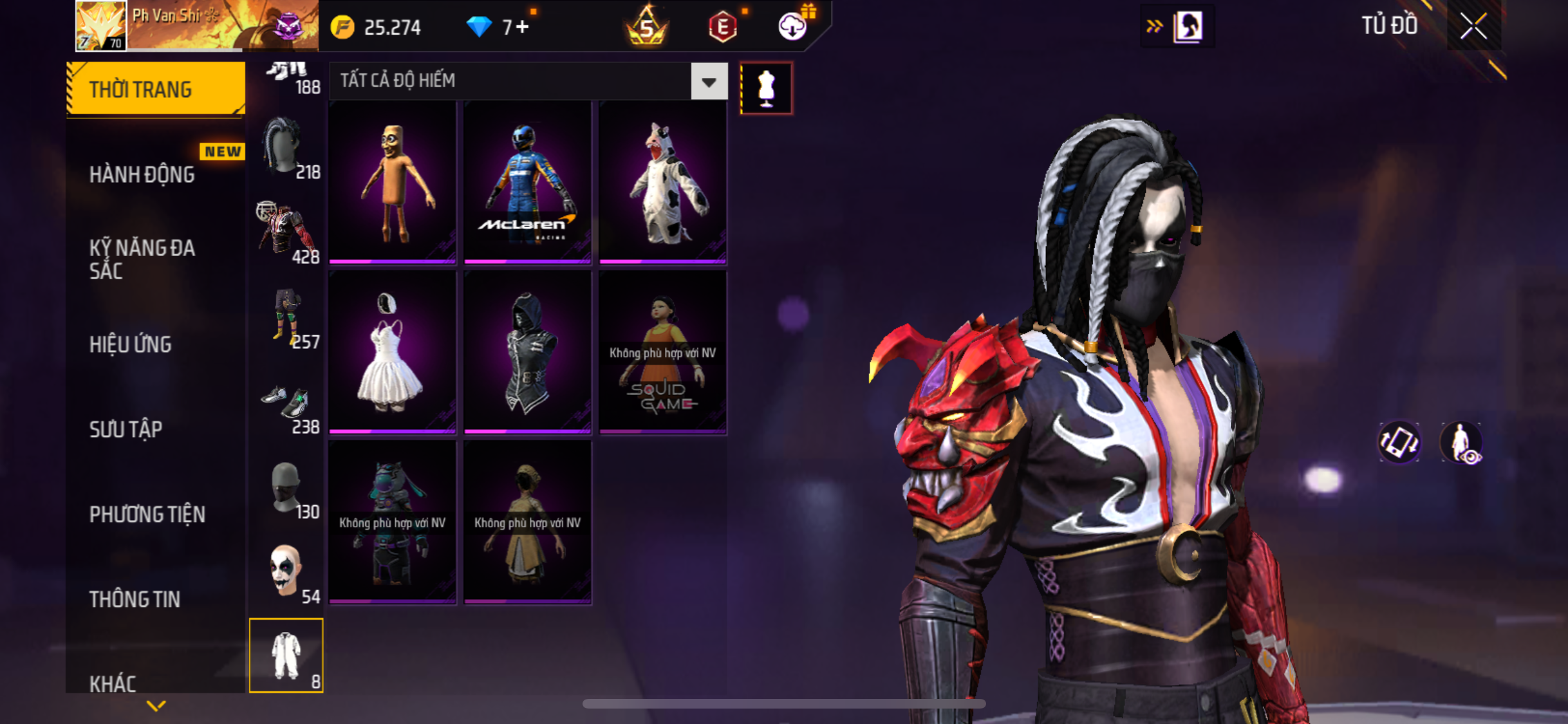
Task: Choose the McLaren racing suit outfit
Action: coord(527,183)
